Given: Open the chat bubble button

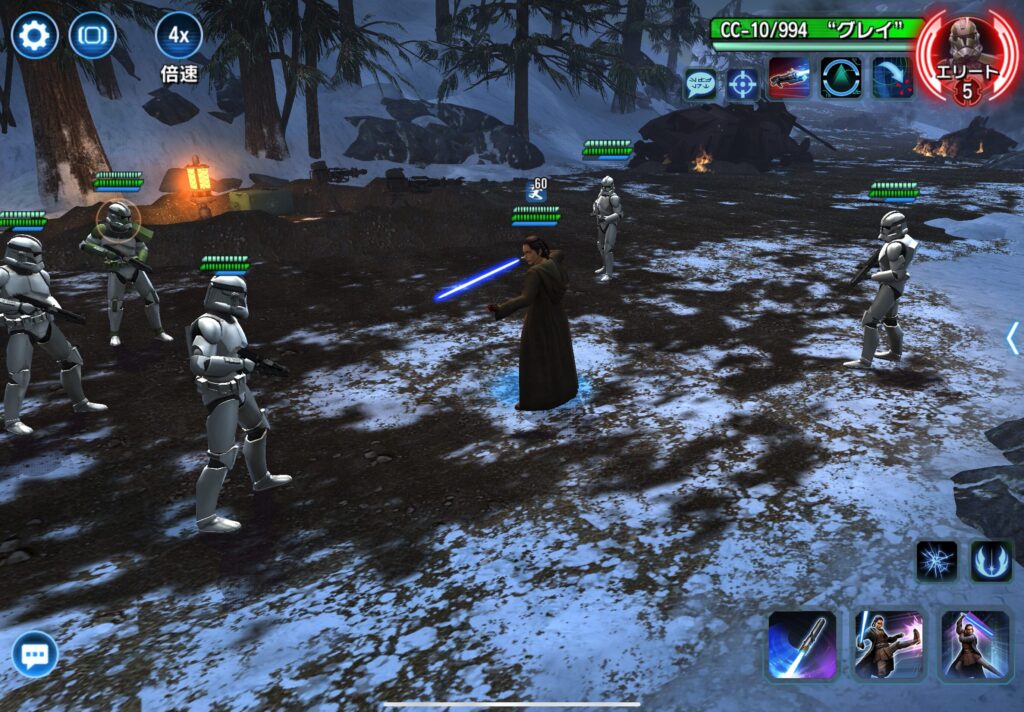Looking at the screenshot, I should click(x=35, y=655).
